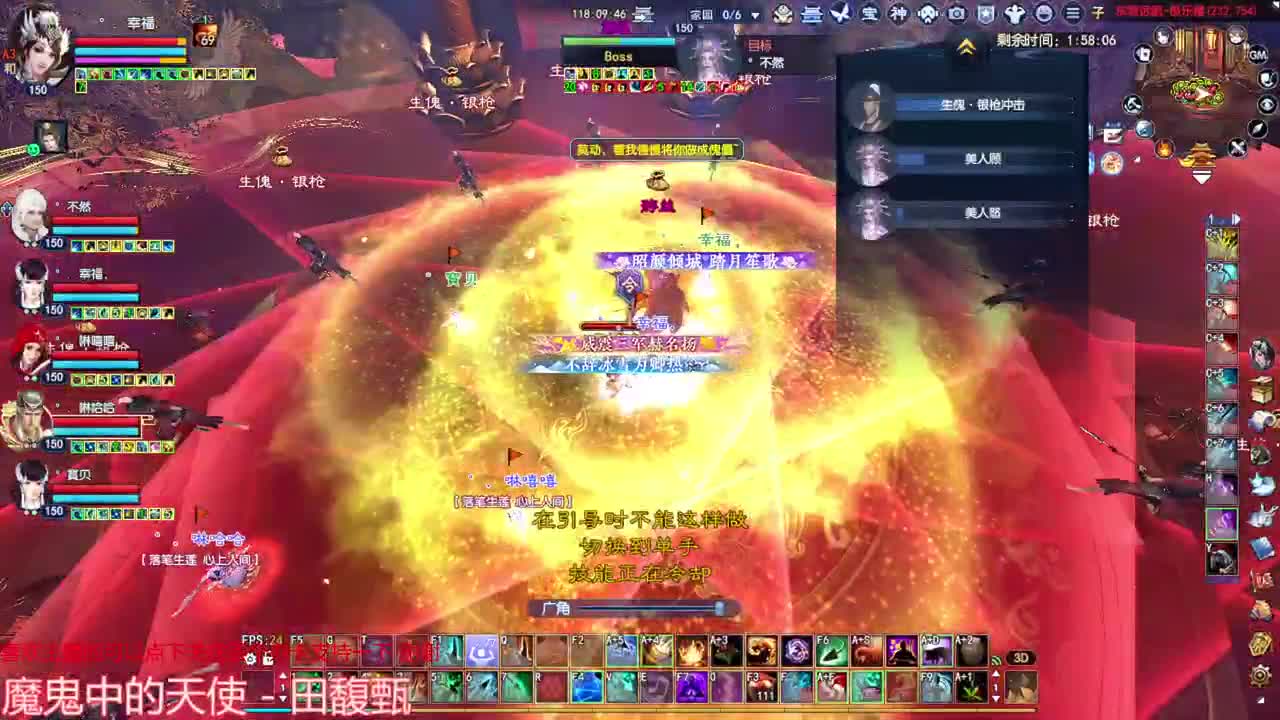Open the camera screenshot tool in the top toolbar
This screenshot has width=1280, height=720.
[x=955, y=13]
